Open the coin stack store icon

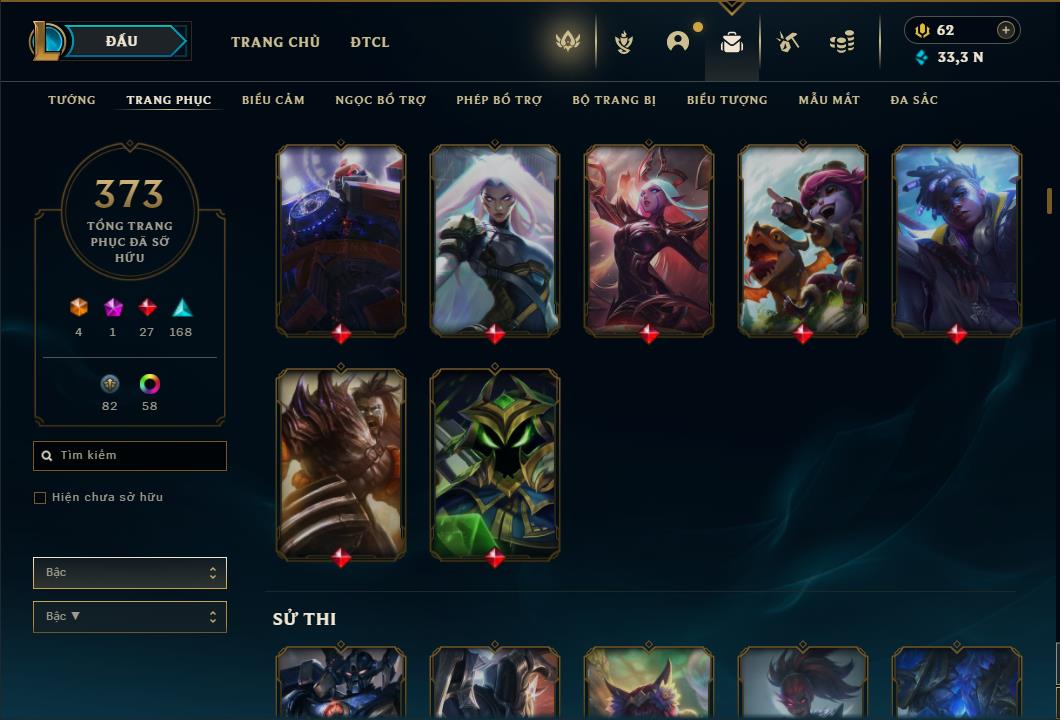click(842, 42)
